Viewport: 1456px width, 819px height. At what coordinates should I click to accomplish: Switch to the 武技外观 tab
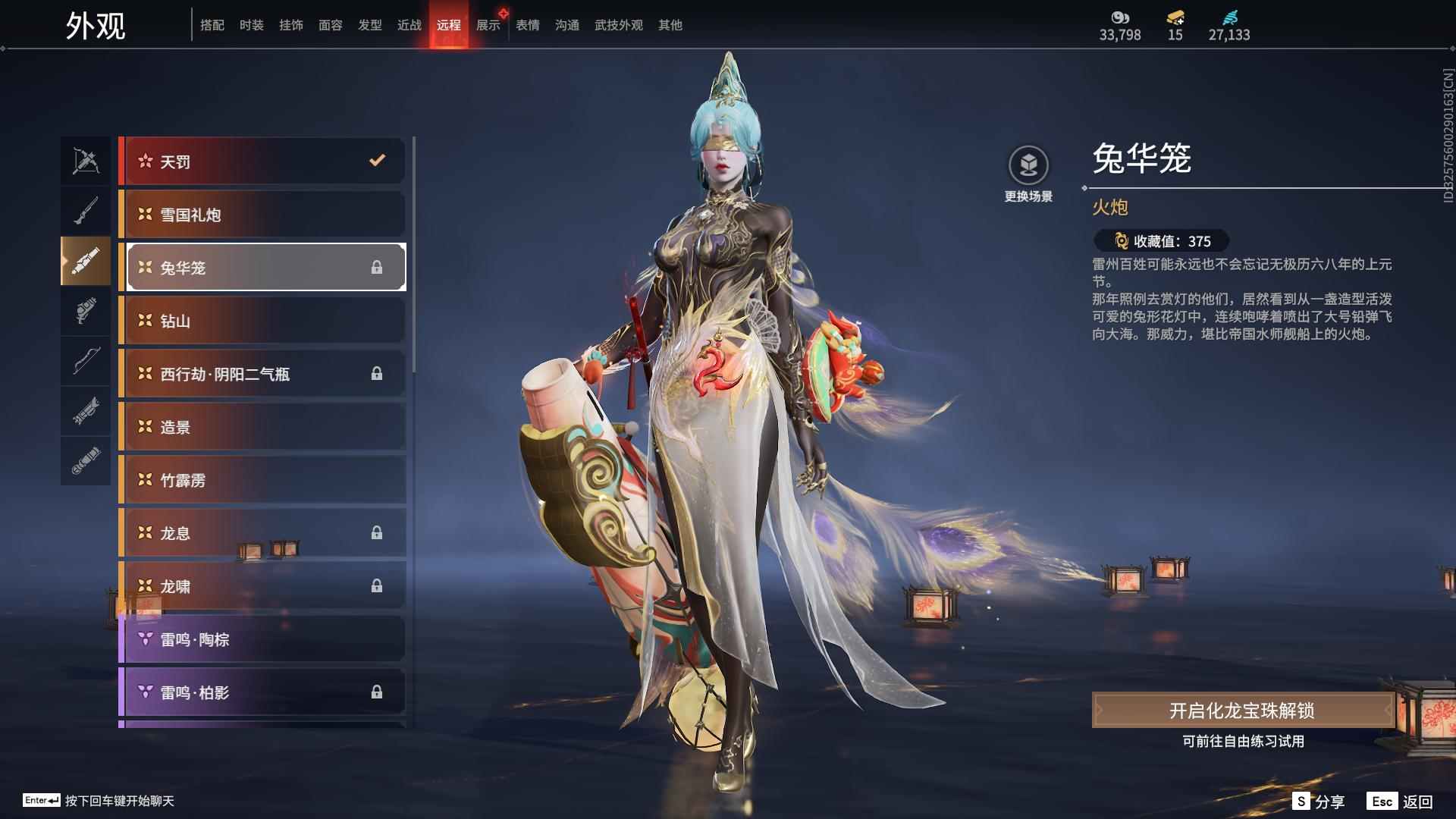click(x=618, y=25)
